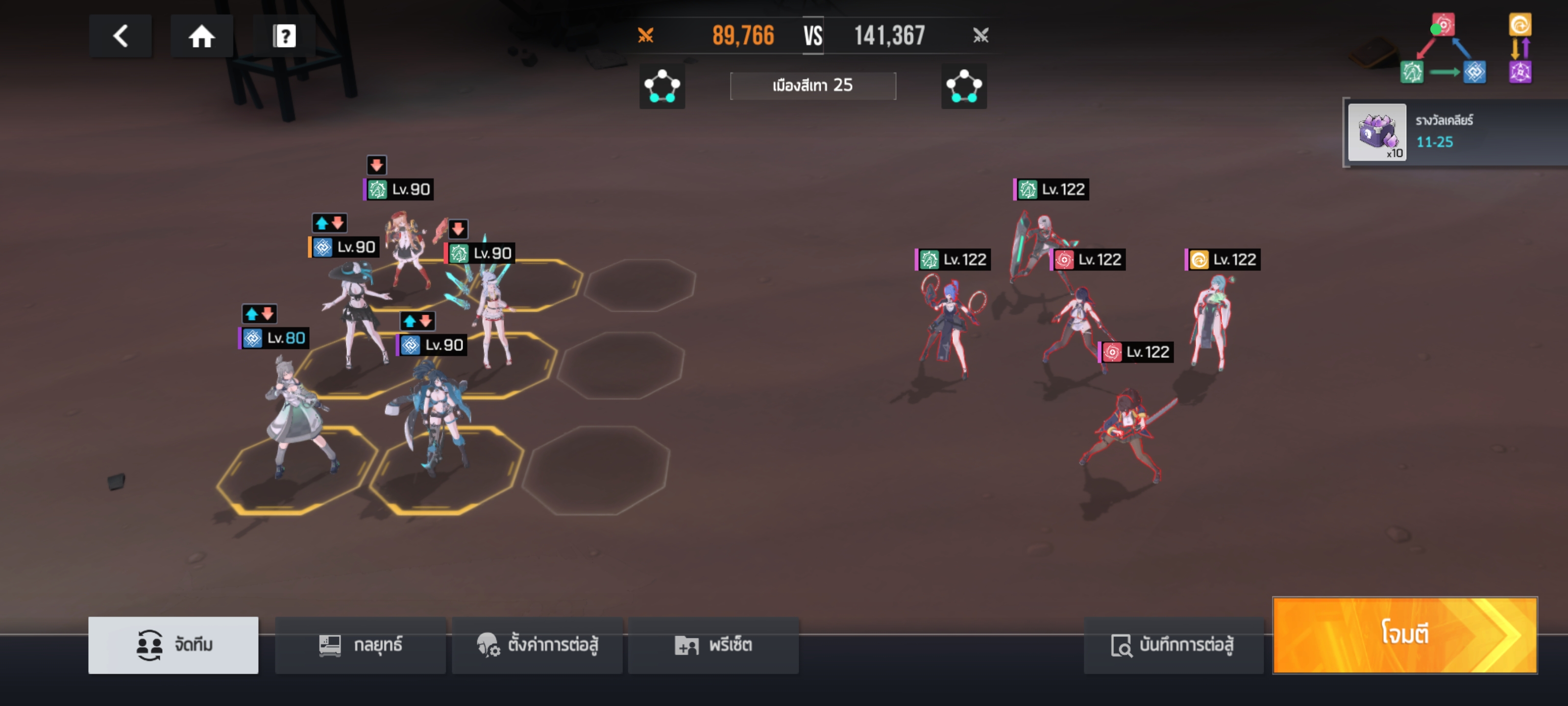Select the enemy with yellow element Lv.122
This screenshot has height=706, width=1568.
tap(1211, 323)
